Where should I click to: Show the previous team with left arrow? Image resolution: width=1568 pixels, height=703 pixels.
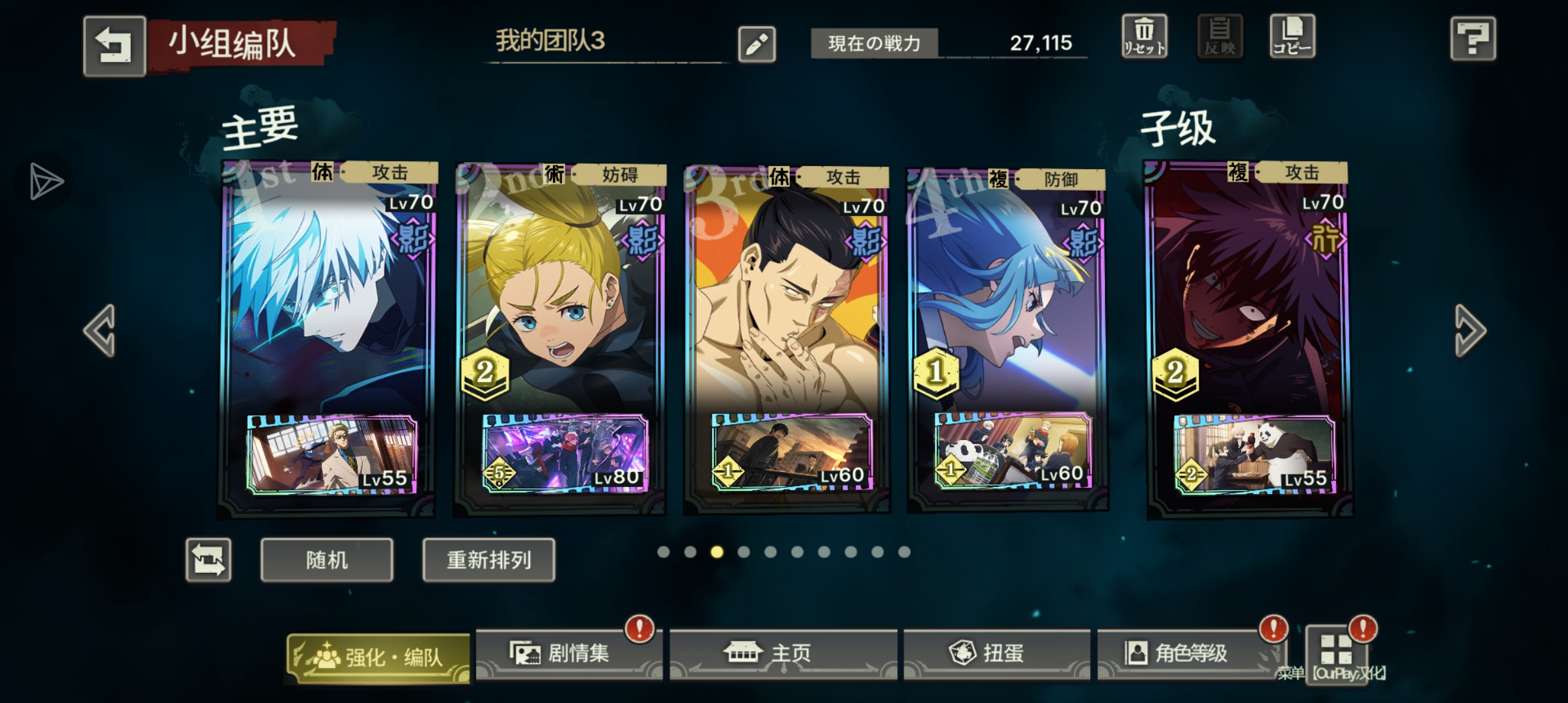tap(100, 331)
